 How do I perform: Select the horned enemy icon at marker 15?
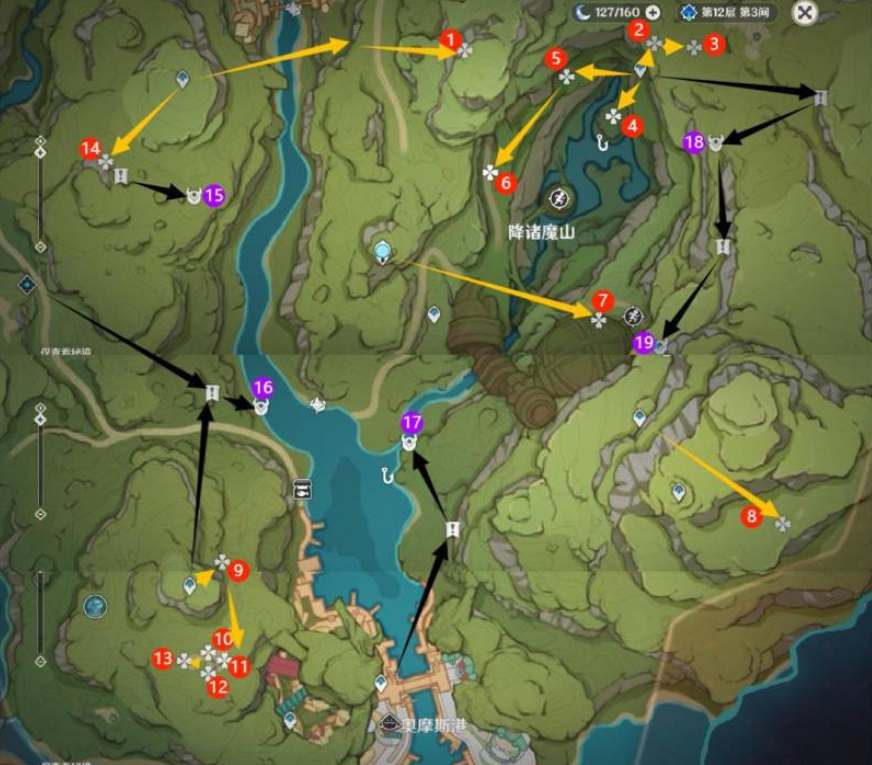pos(193,196)
